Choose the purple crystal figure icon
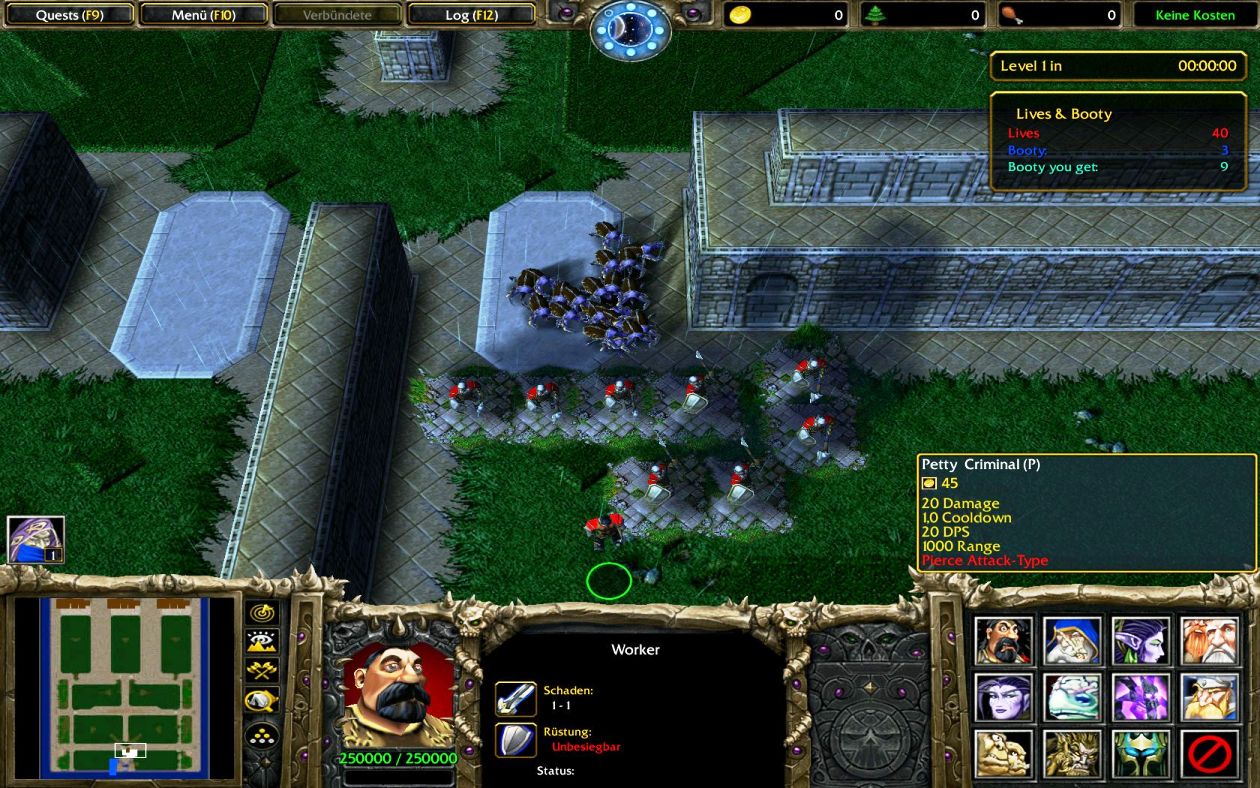 click(1141, 697)
